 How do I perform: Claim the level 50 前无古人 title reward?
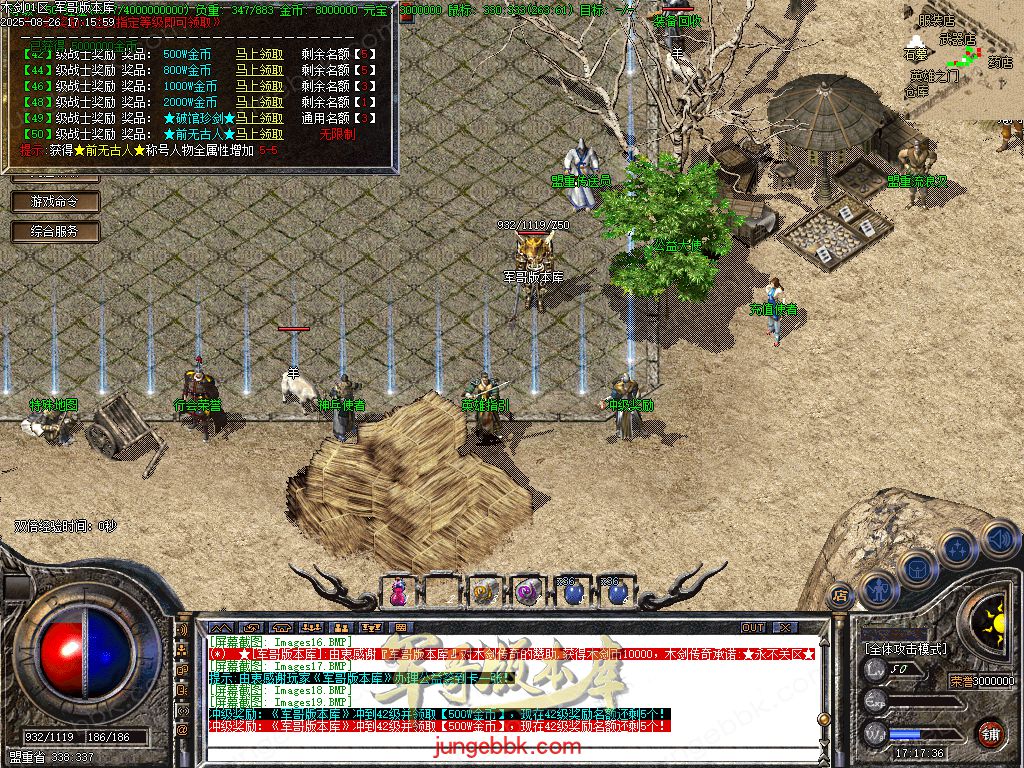[x=259, y=134]
